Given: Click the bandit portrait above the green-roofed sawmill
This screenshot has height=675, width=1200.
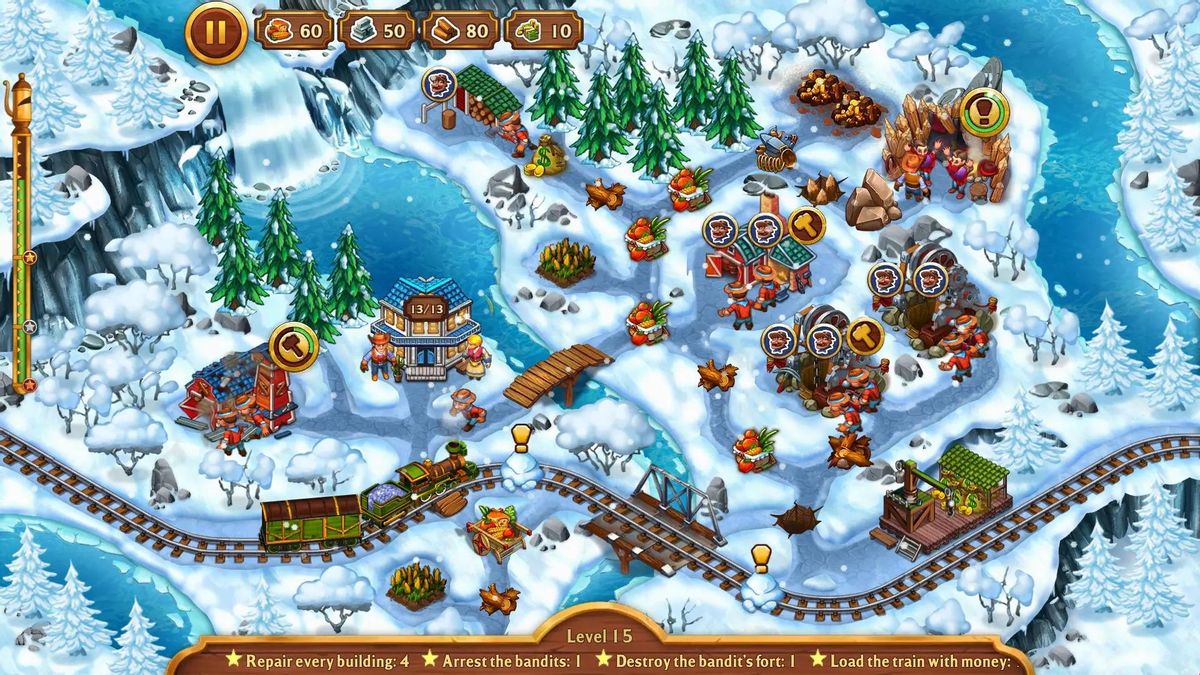Looking at the screenshot, I should (x=439, y=84).
